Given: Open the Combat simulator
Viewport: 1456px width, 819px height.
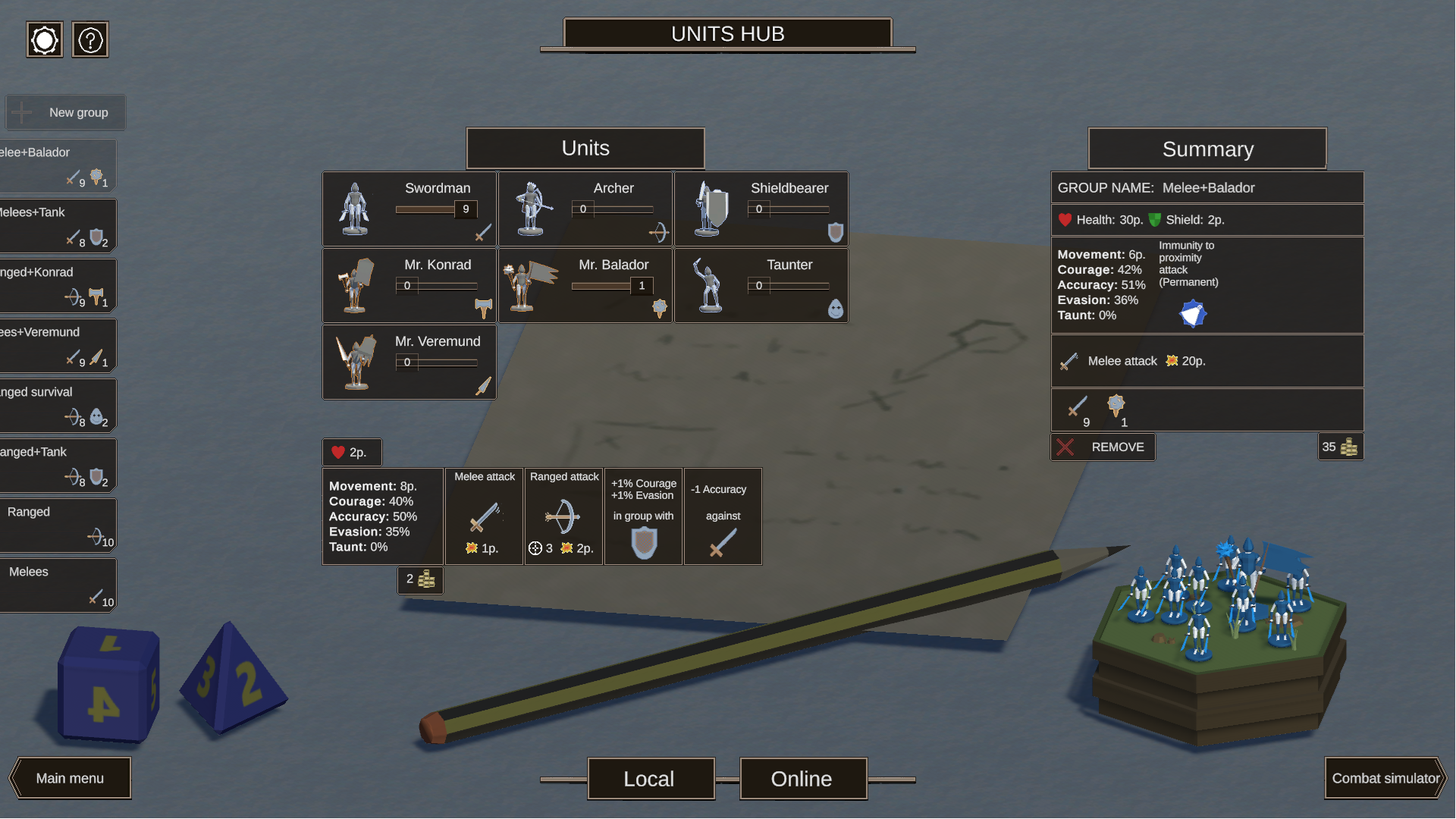Looking at the screenshot, I should click(x=1385, y=778).
